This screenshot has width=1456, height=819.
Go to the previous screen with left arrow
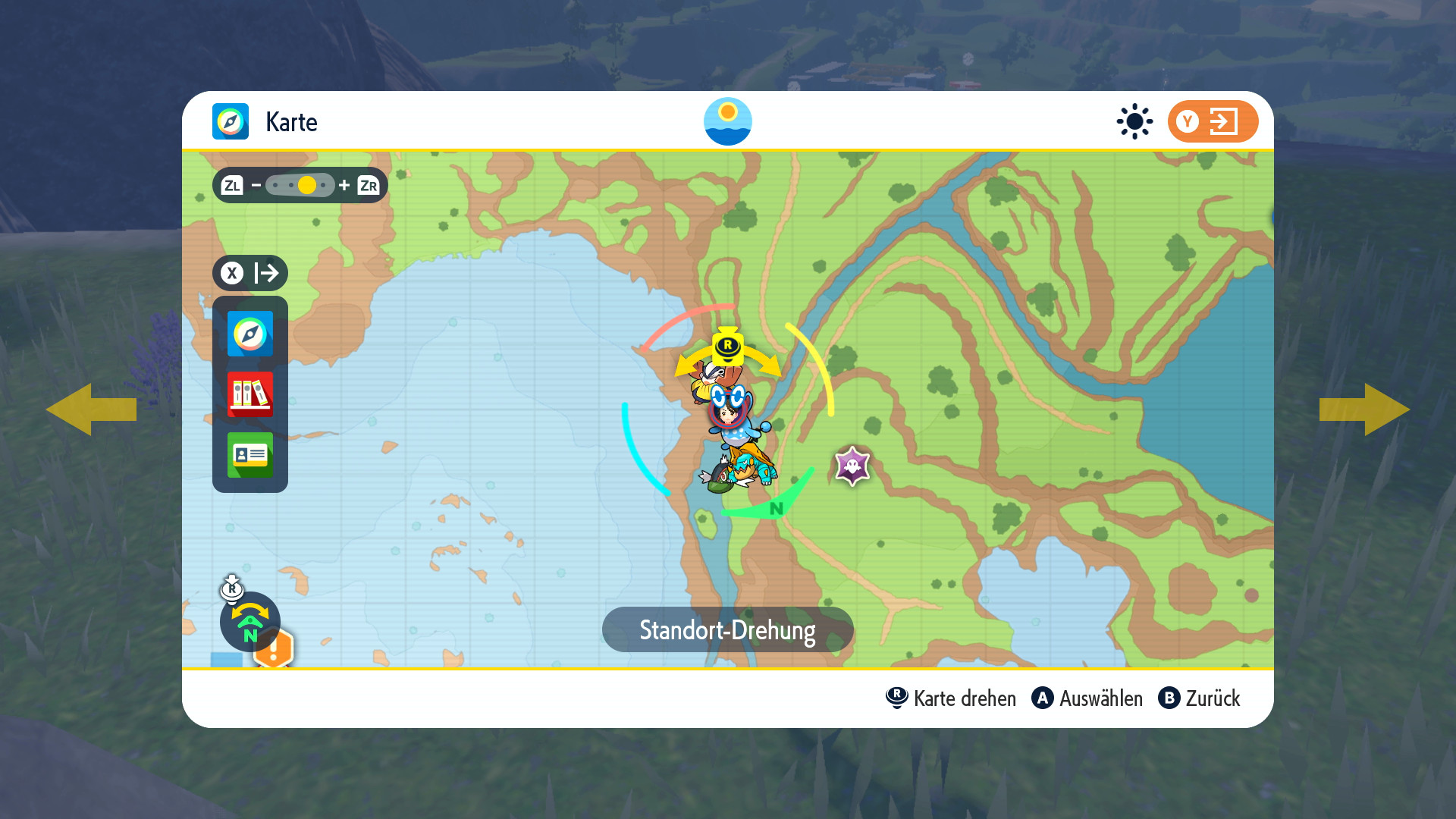[x=91, y=409]
